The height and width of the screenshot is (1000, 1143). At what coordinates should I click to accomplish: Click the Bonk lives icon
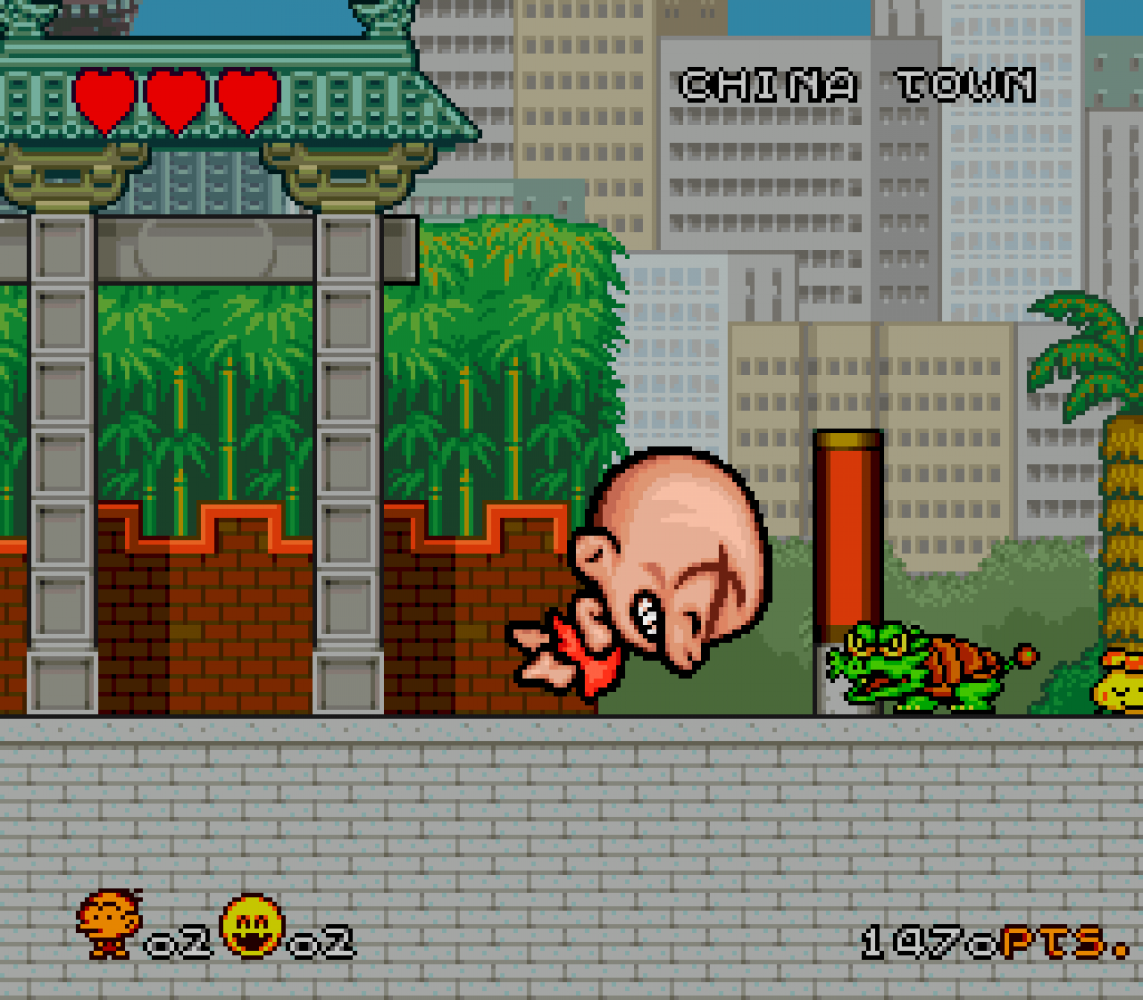(x=109, y=924)
